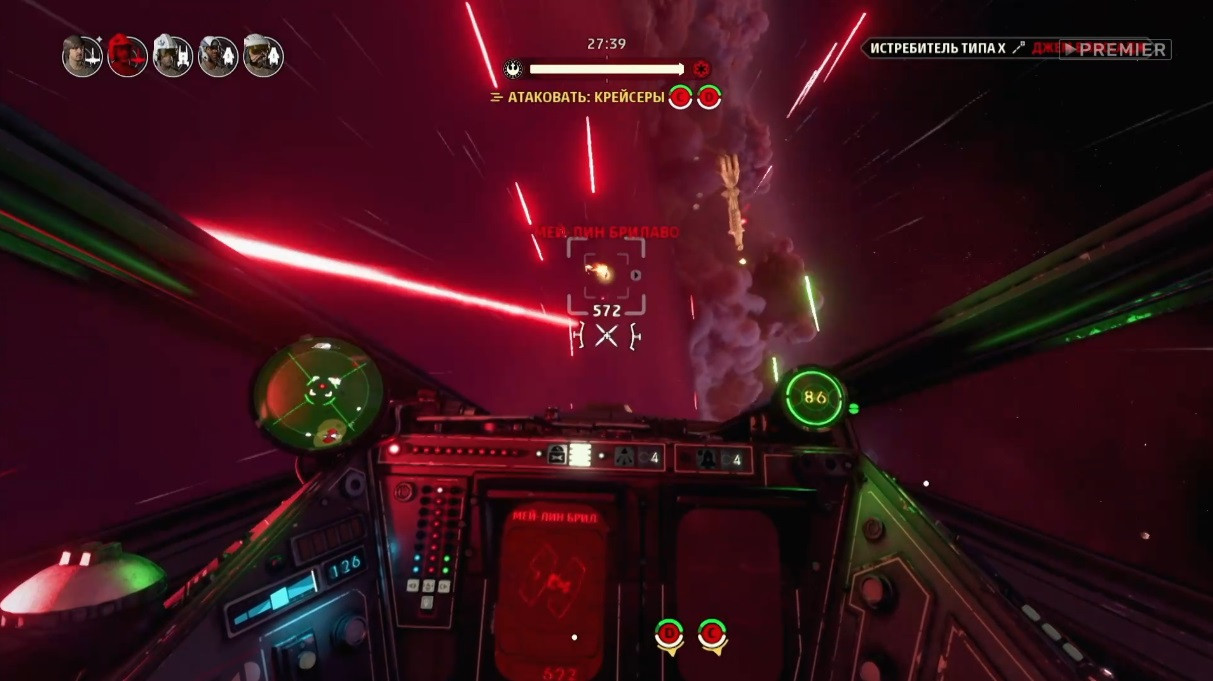
Task: Click the New Republic faction emblem
Action: pos(513,70)
